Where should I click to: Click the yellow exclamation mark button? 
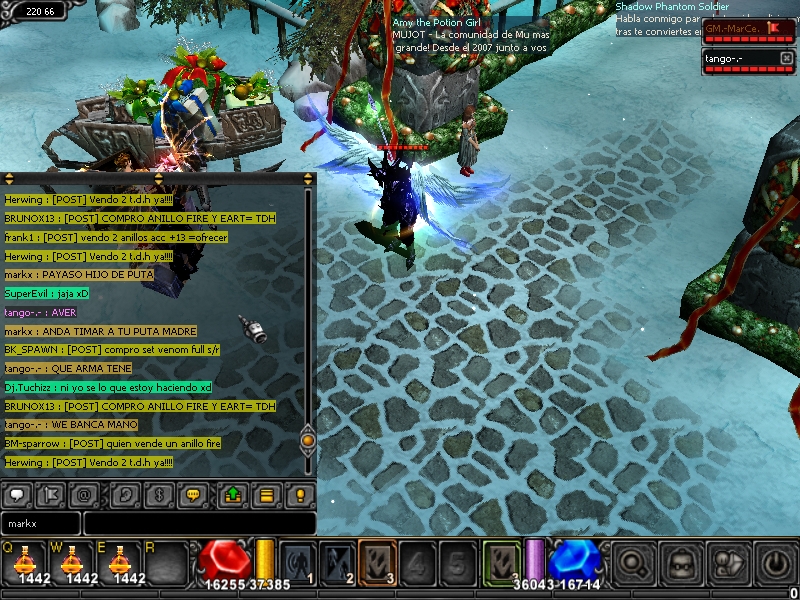(300, 494)
